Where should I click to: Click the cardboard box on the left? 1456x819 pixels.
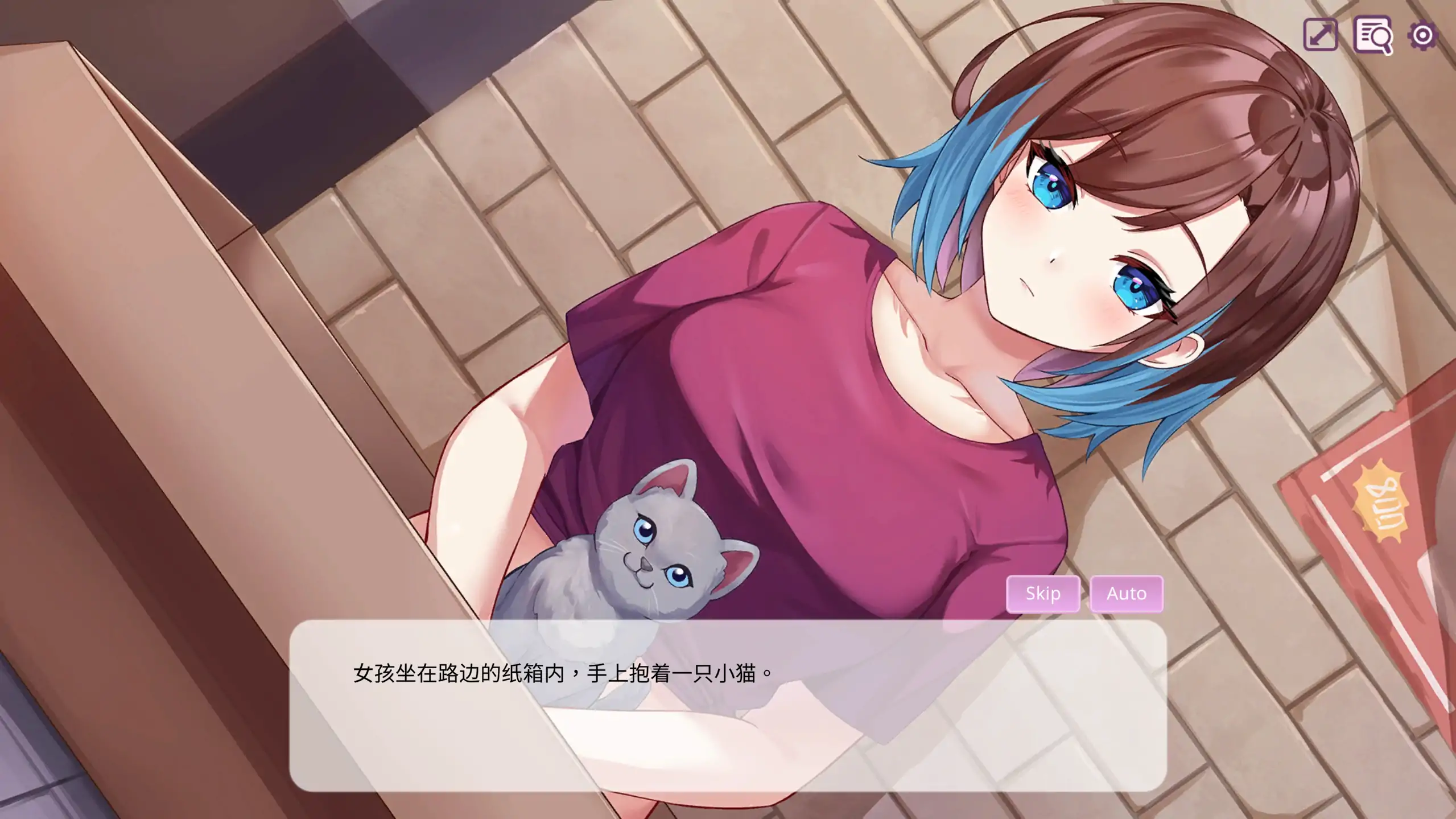tap(142, 341)
